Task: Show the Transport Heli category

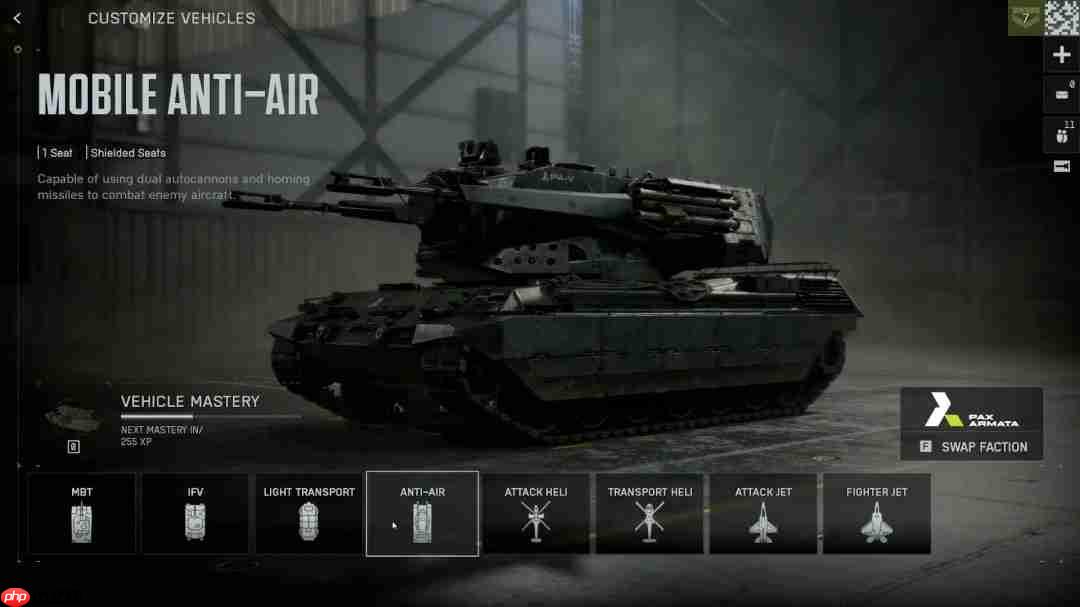Action: point(650,513)
